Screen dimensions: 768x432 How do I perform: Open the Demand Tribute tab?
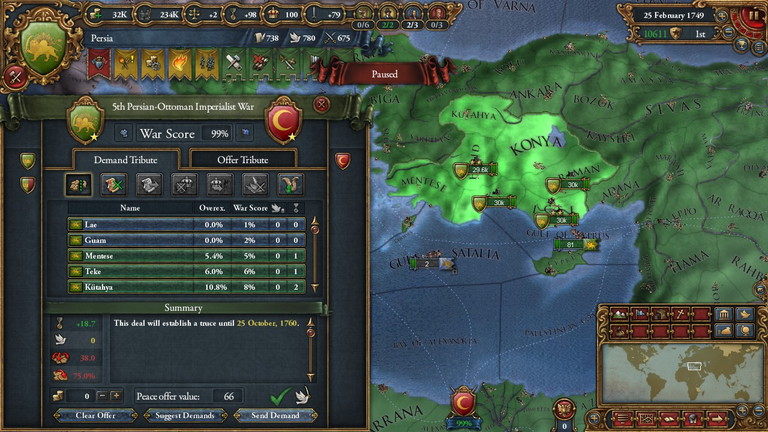[124, 159]
